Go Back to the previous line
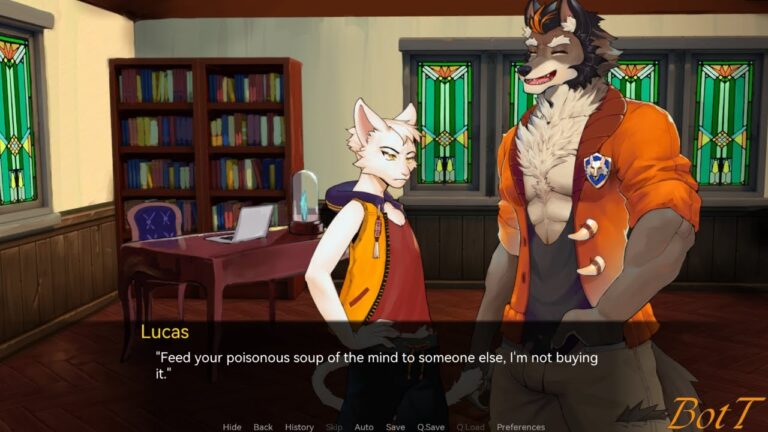 point(263,427)
